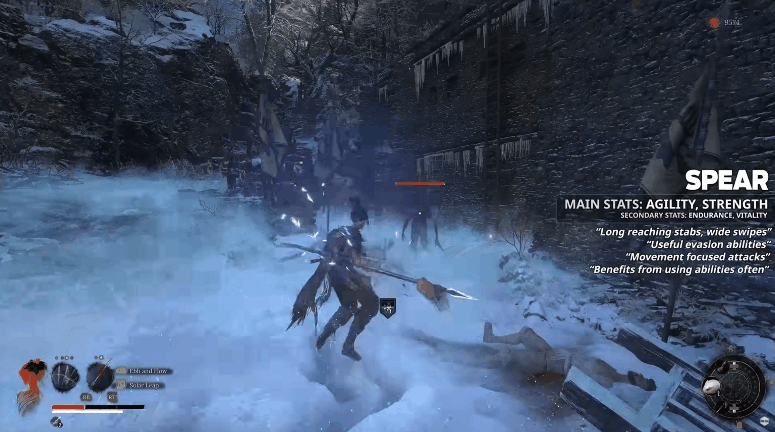
Task: Use the small consumable item icon
Action: tap(57, 422)
